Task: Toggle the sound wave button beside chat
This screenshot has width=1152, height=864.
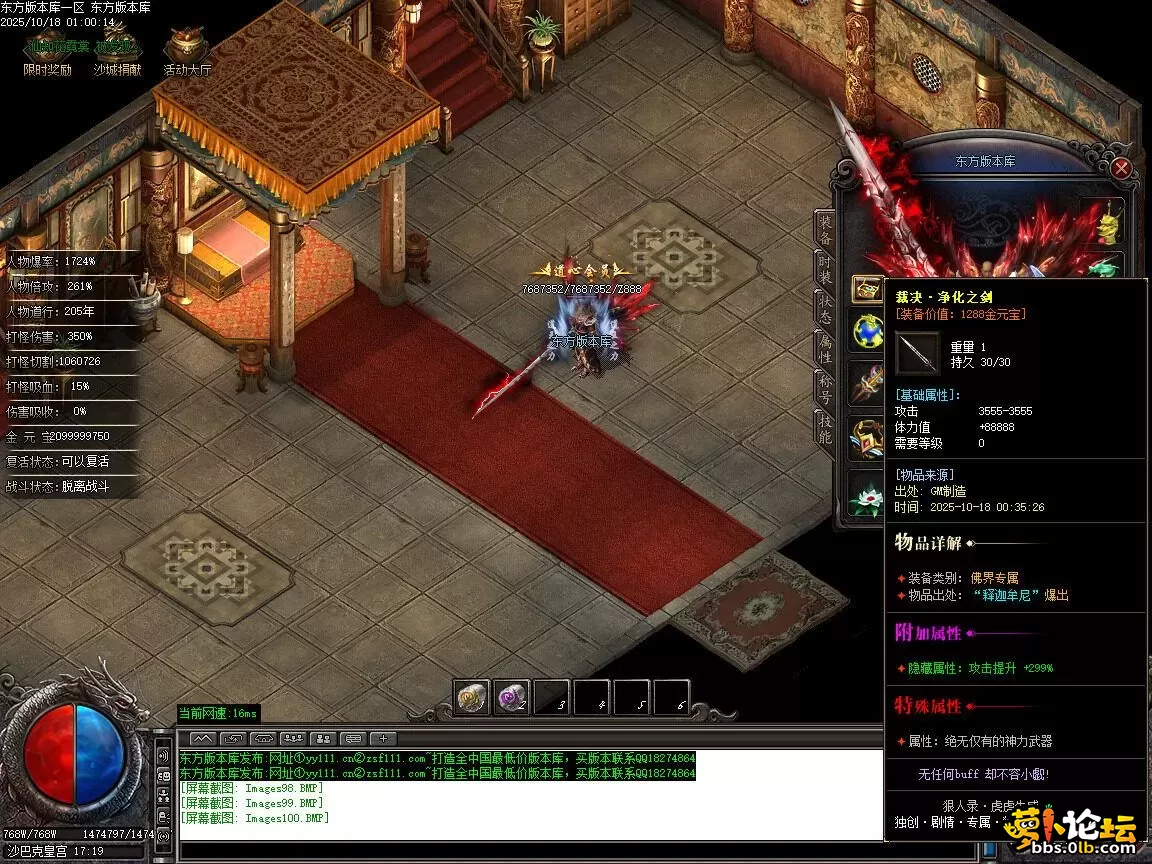Action: [x=163, y=756]
